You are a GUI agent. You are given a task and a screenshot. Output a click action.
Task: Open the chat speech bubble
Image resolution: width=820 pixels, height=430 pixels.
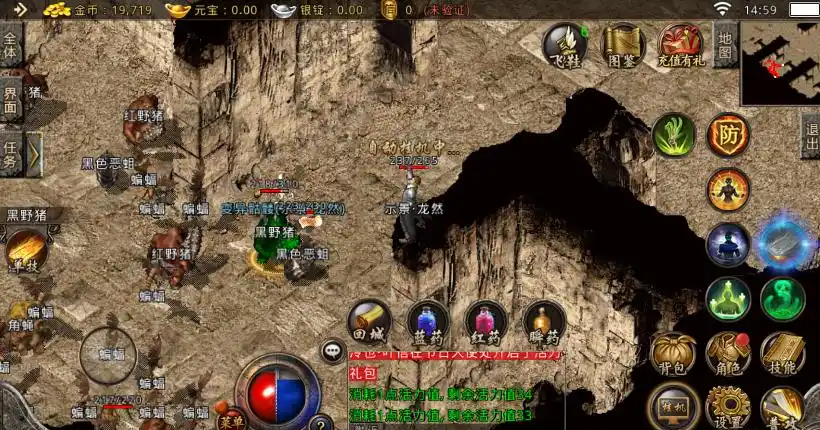point(333,351)
